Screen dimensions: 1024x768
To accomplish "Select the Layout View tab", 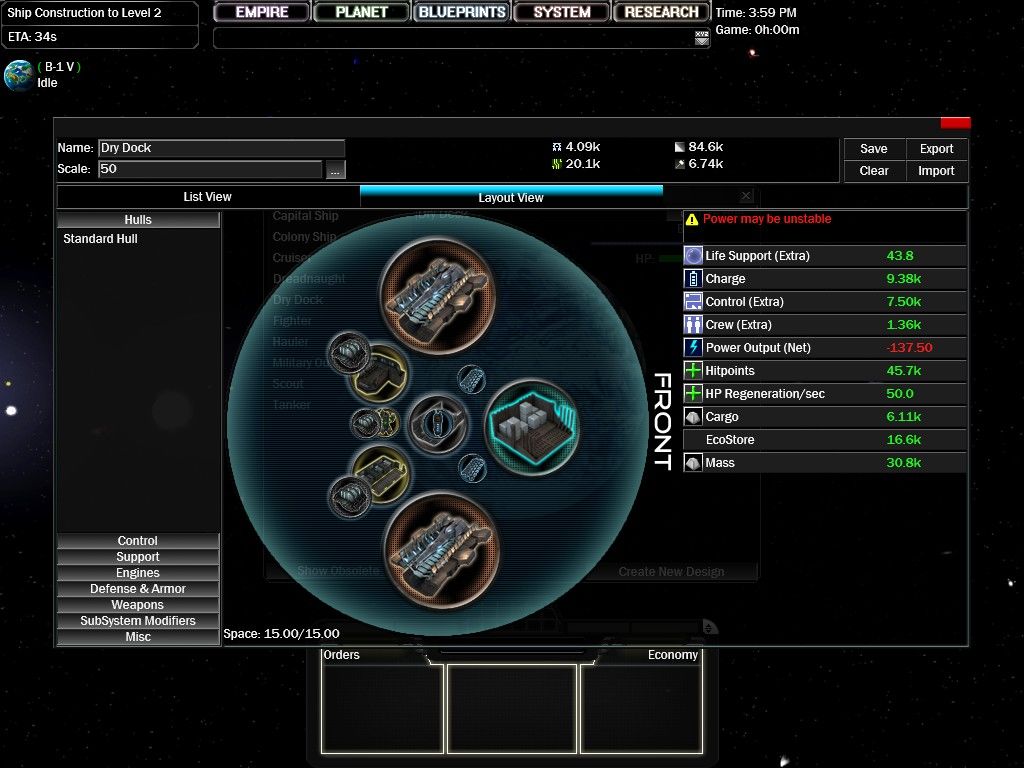I will click(510, 197).
